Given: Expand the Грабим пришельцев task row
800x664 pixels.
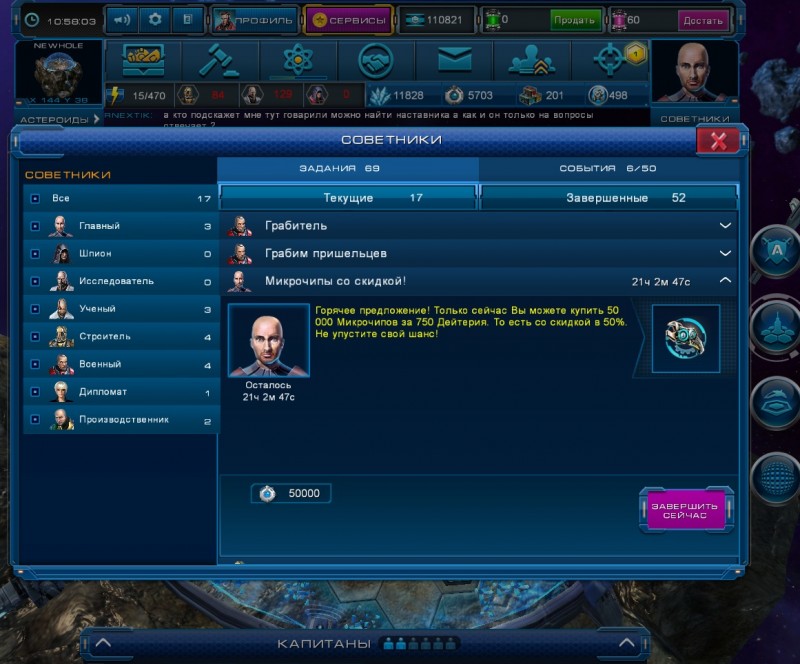Looking at the screenshot, I should pyautogui.click(x=726, y=254).
